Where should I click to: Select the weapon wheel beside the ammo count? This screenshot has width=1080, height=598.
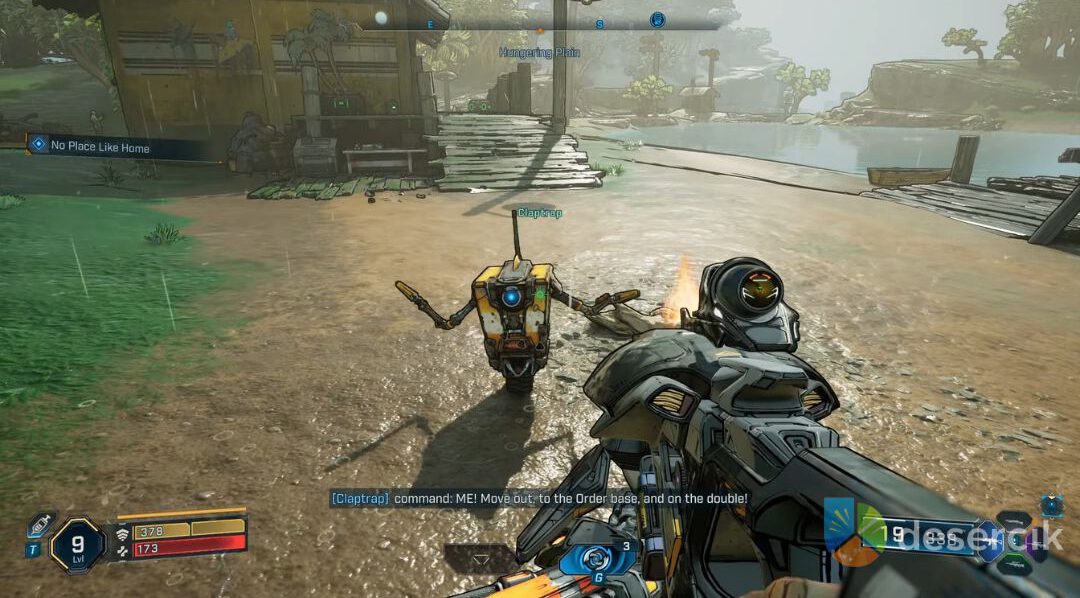[x=1014, y=541]
